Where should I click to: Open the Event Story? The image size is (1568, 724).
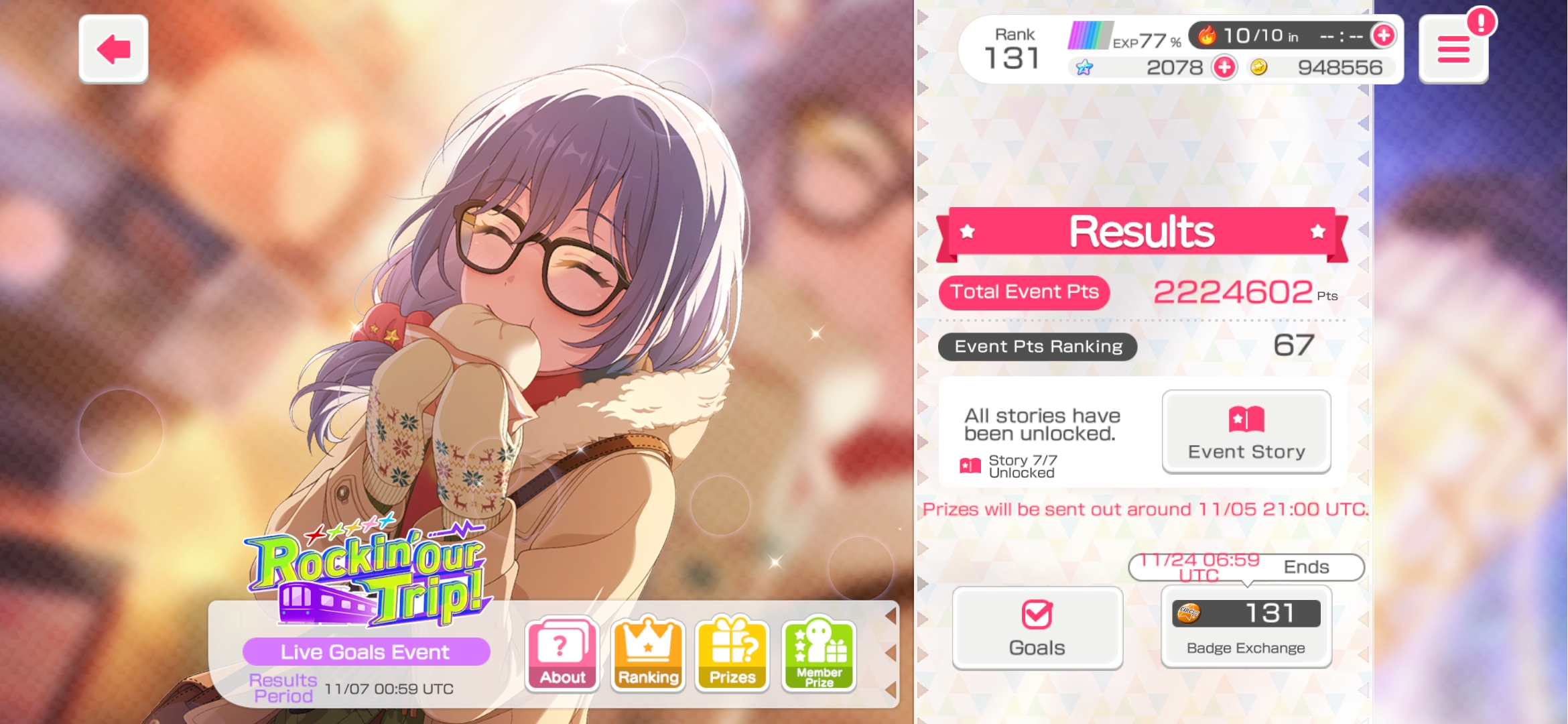pyautogui.click(x=1246, y=432)
